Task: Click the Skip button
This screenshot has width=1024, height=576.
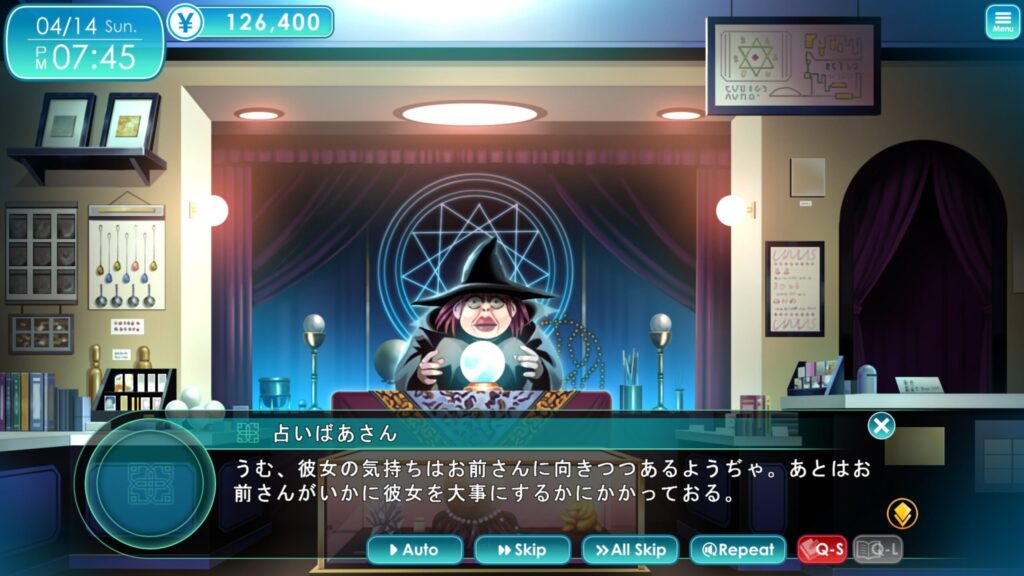Action: pos(522,549)
